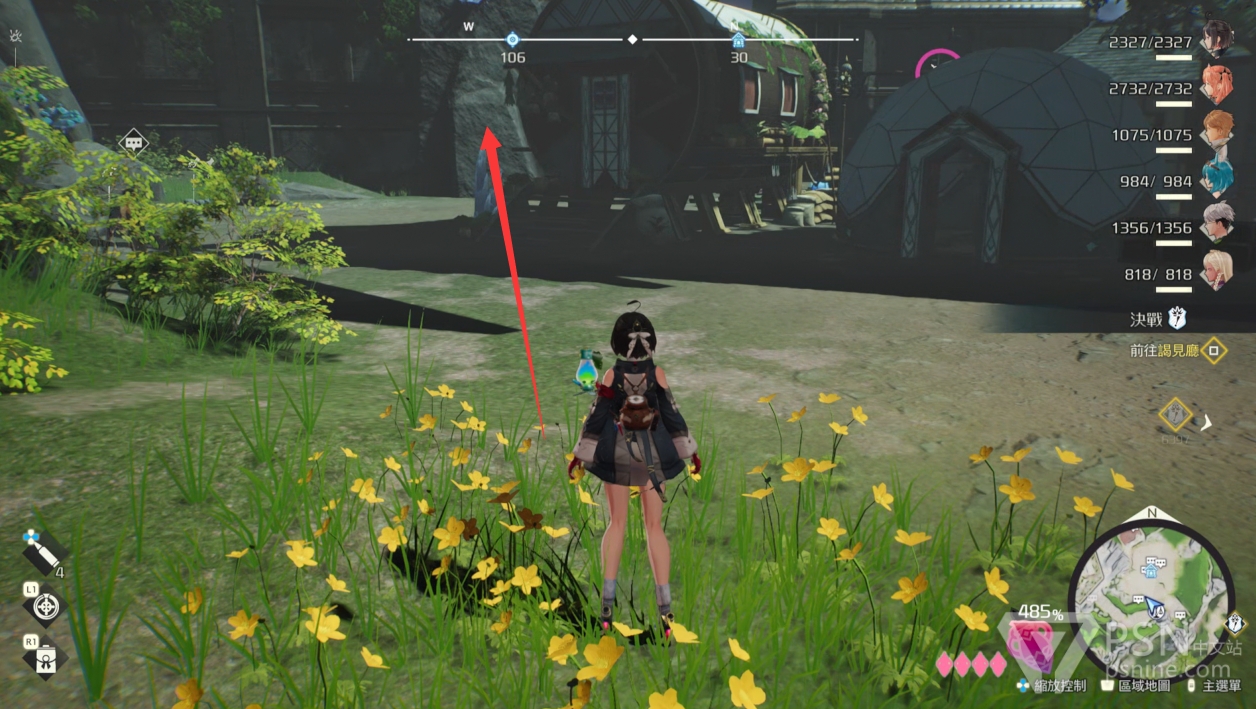Choose the orange-haired girl party portrait

pos(1217,86)
